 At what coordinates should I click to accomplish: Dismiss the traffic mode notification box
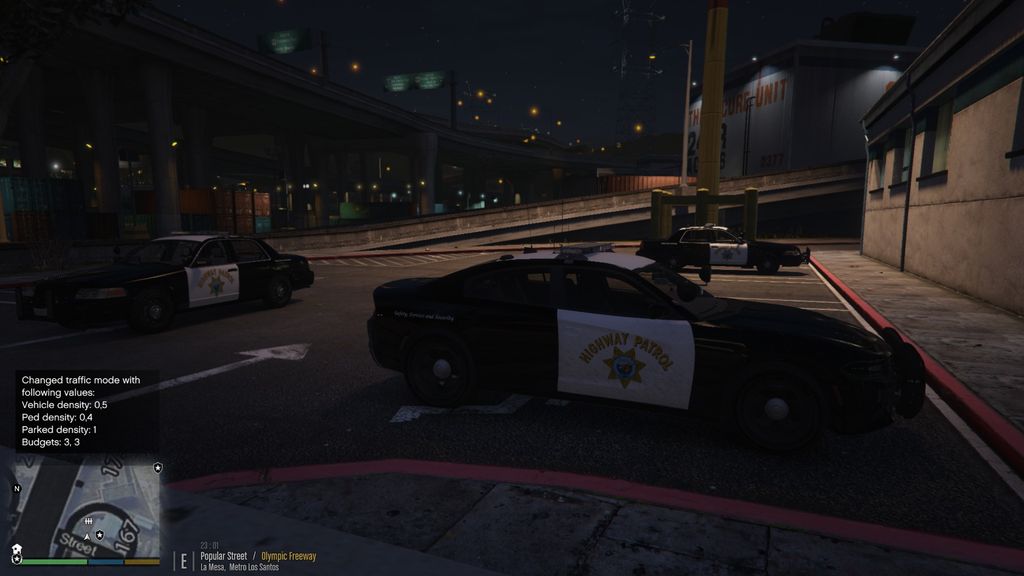(x=86, y=410)
